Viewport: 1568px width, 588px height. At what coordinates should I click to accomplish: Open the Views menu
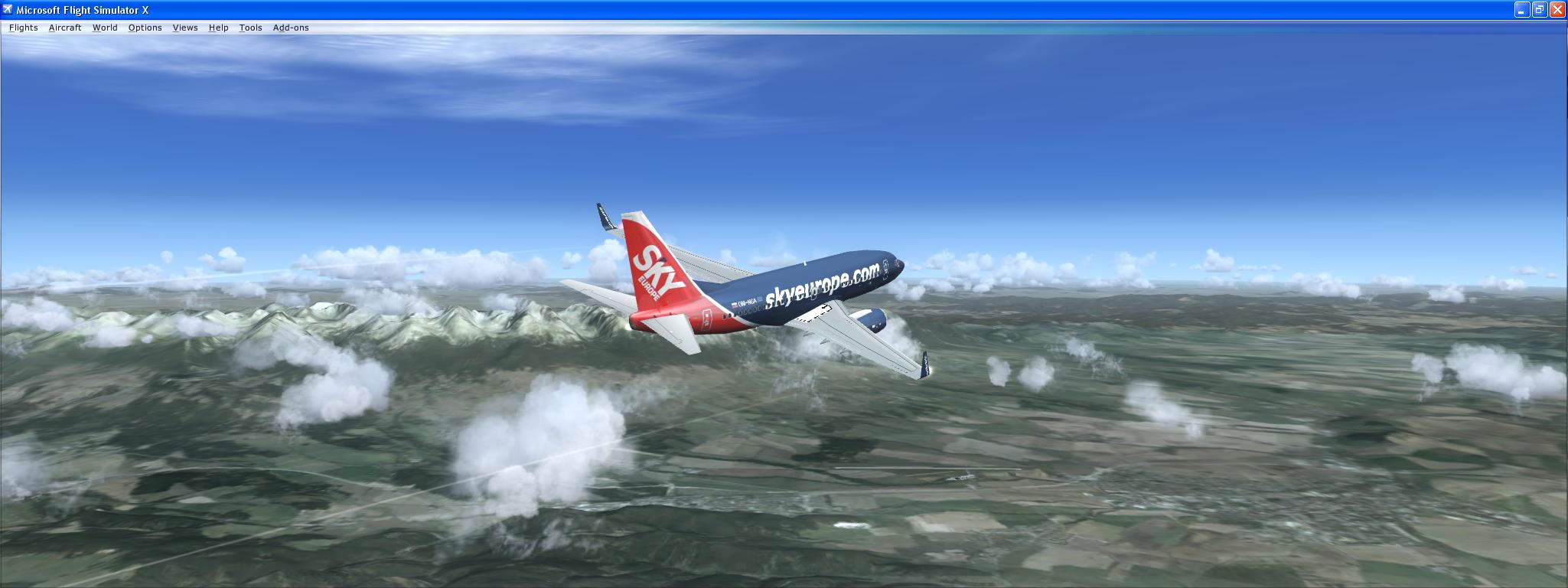click(x=184, y=28)
